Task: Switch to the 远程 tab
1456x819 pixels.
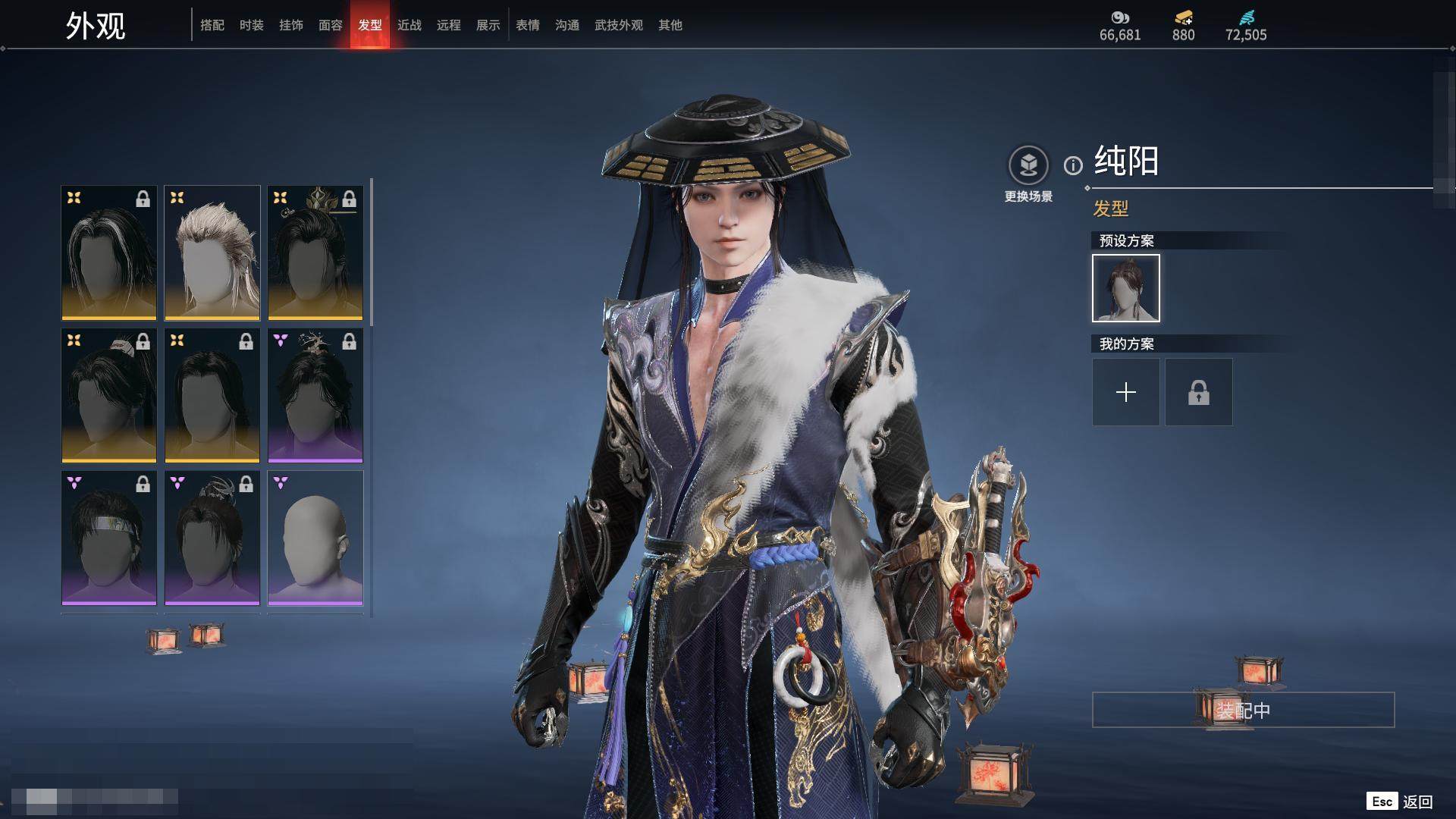Action: [x=449, y=25]
